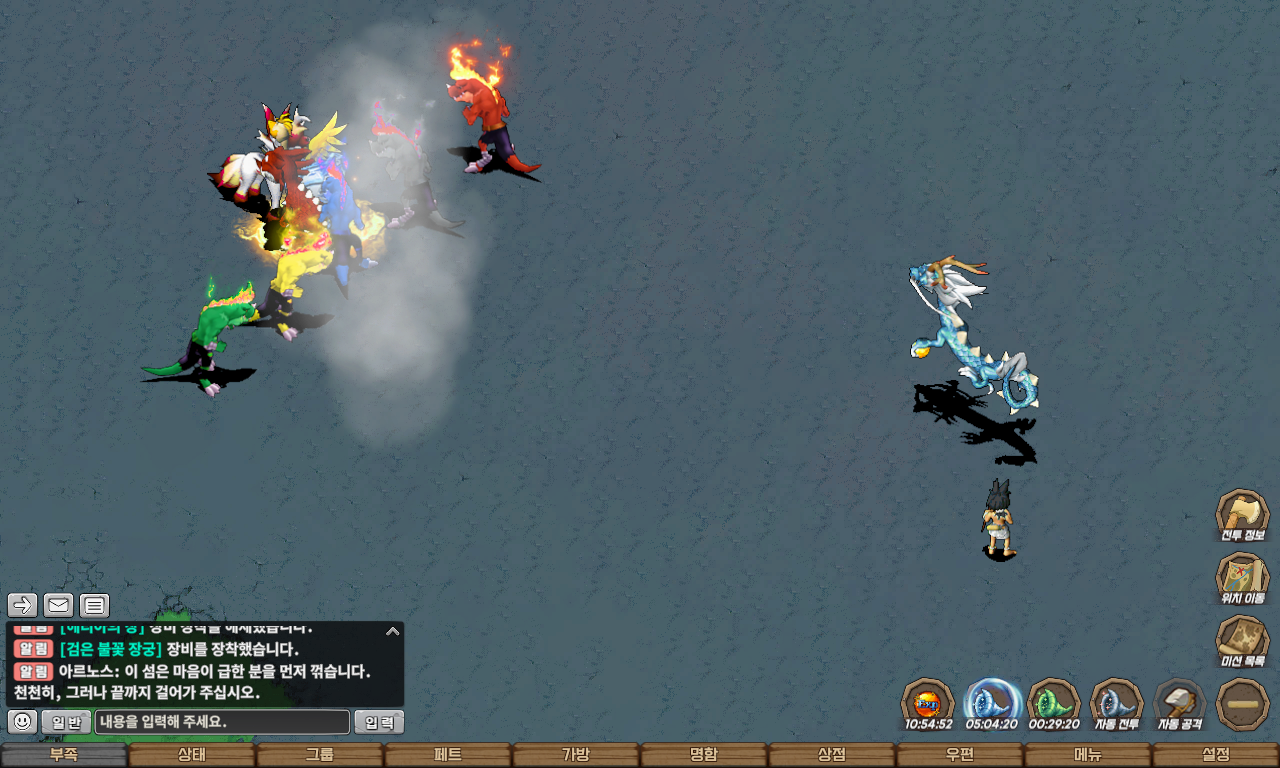Change chat channel via 일반 button
The image size is (1280, 768).
66,722
